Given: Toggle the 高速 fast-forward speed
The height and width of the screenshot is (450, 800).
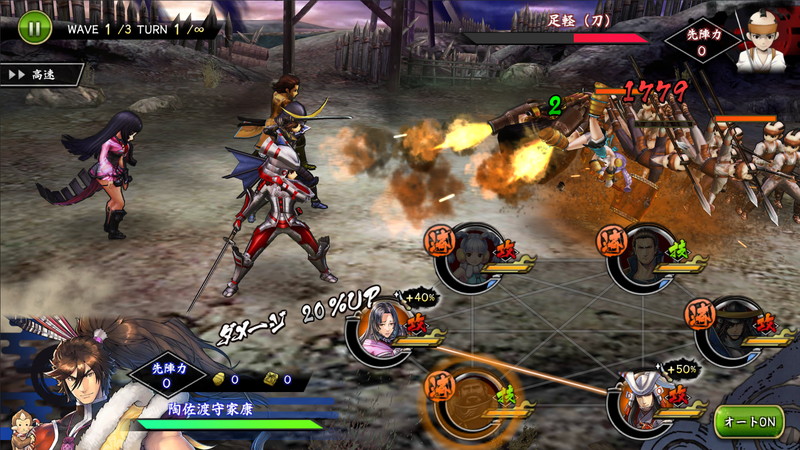Looking at the screenshot, I should (38, 74).
